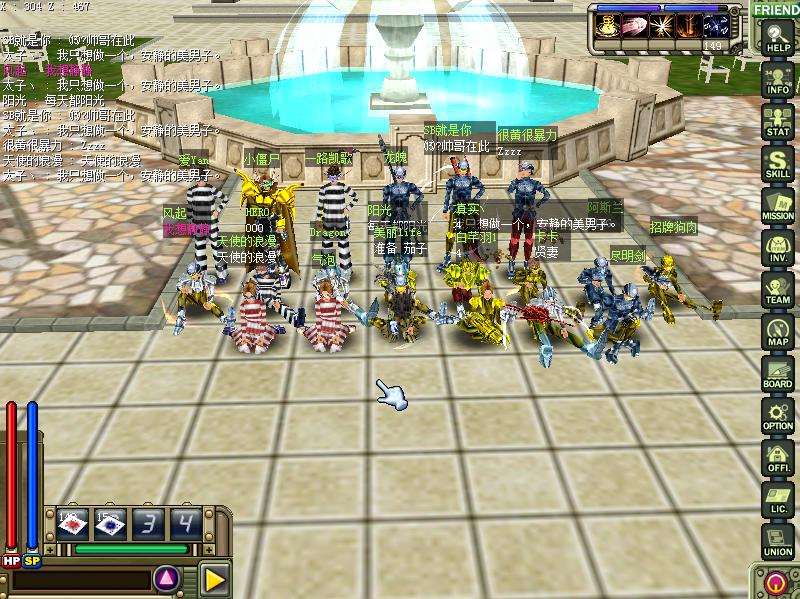Open the TEAM panel
800x599 pixels.
tap(777, 290)
